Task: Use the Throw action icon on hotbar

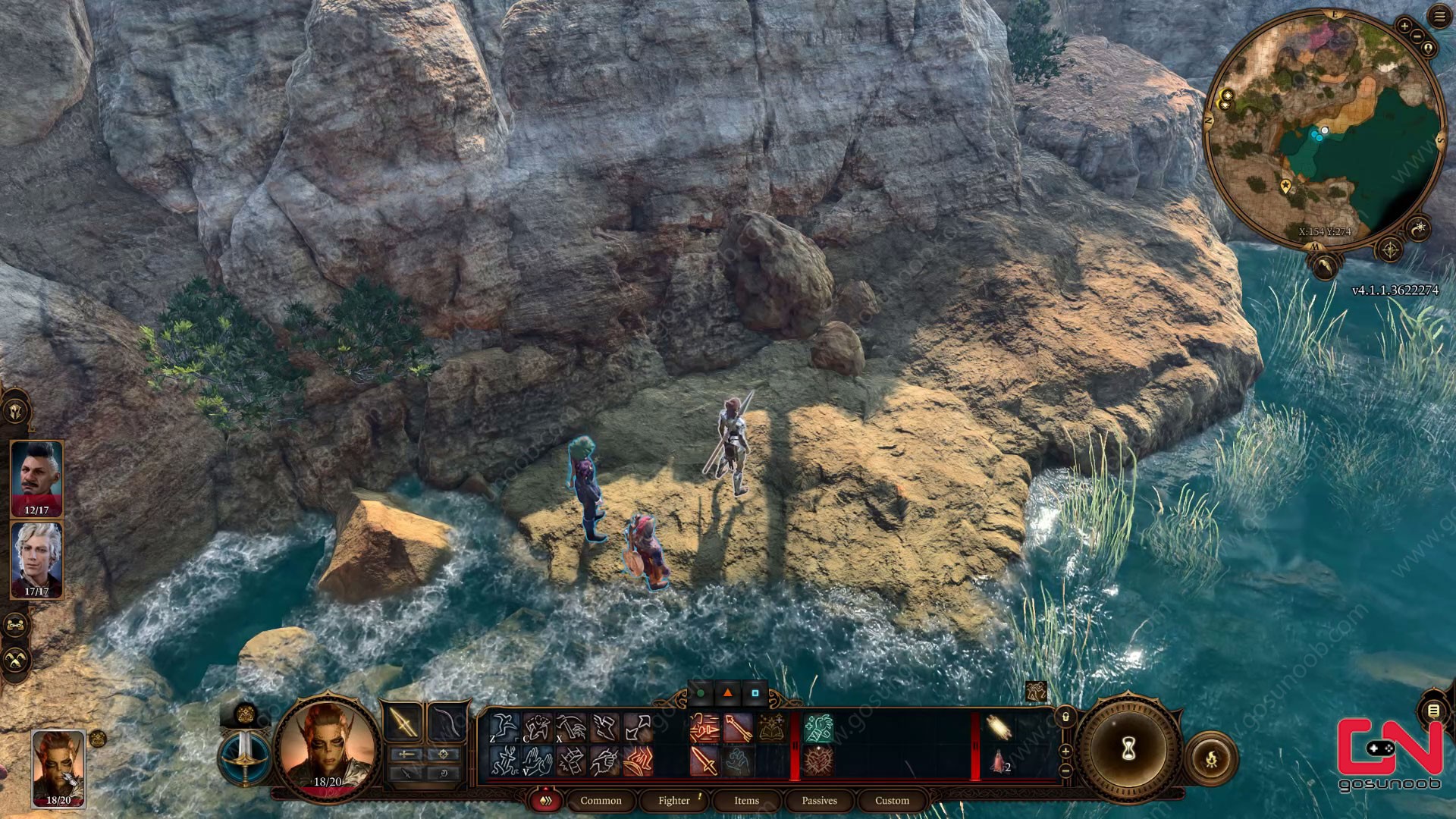Action: tap(637, 727)
